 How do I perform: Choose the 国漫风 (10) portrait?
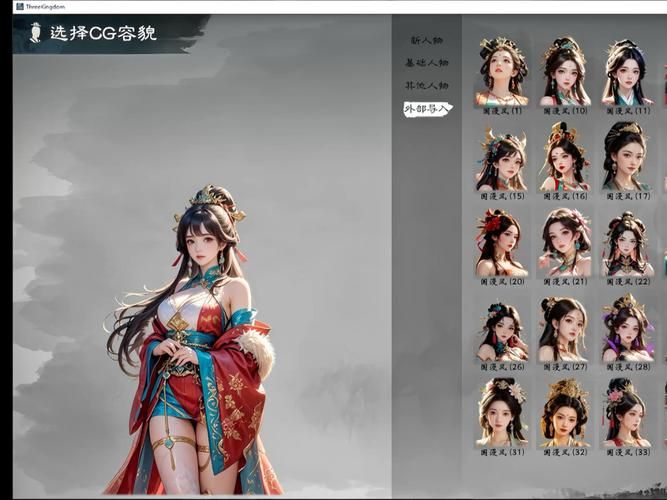(564, 72)
